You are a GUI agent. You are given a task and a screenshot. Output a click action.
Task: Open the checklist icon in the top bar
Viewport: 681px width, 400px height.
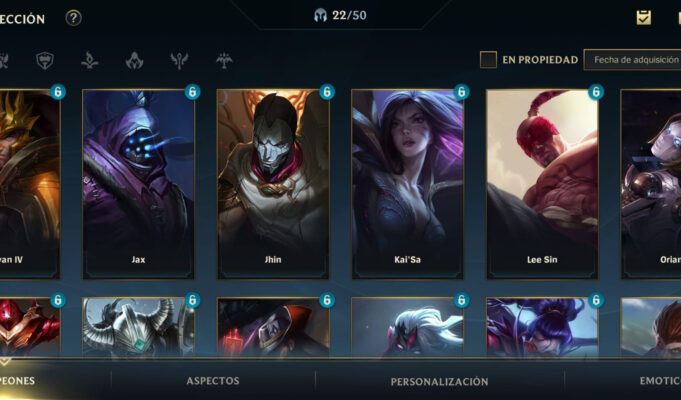click(x=644, y=17)
